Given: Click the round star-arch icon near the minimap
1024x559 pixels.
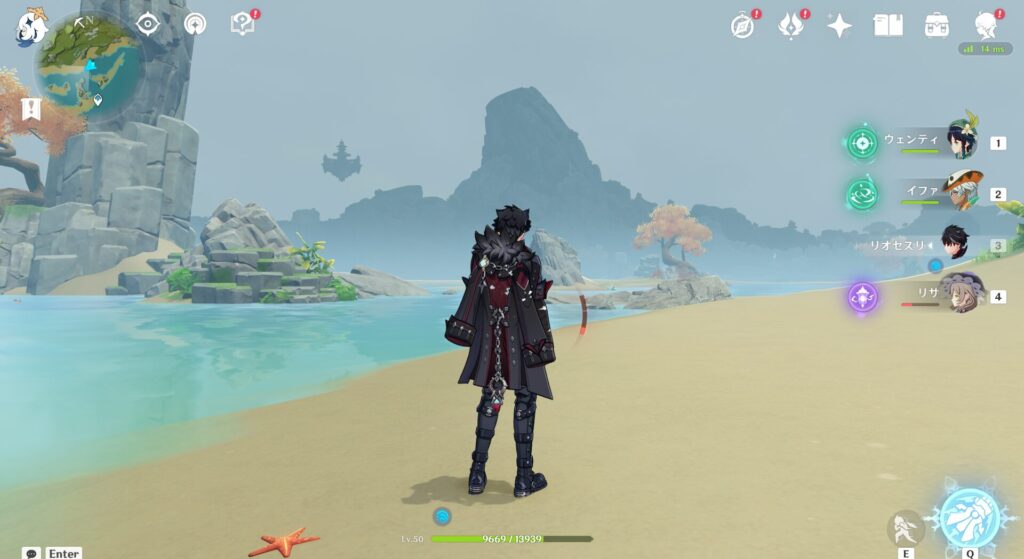Looking at the screenshot, I should coord(194,24).
